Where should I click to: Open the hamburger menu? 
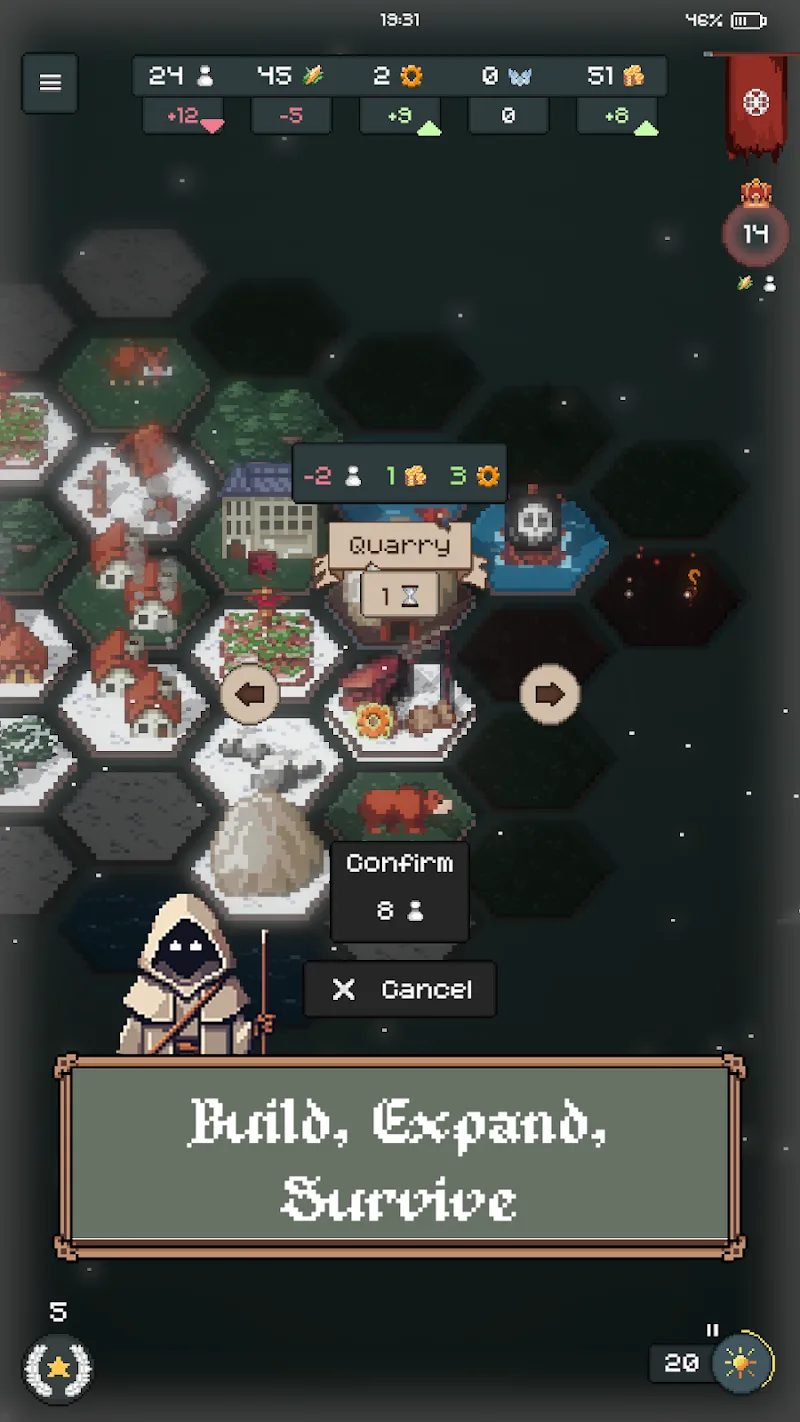coord(50,83)
